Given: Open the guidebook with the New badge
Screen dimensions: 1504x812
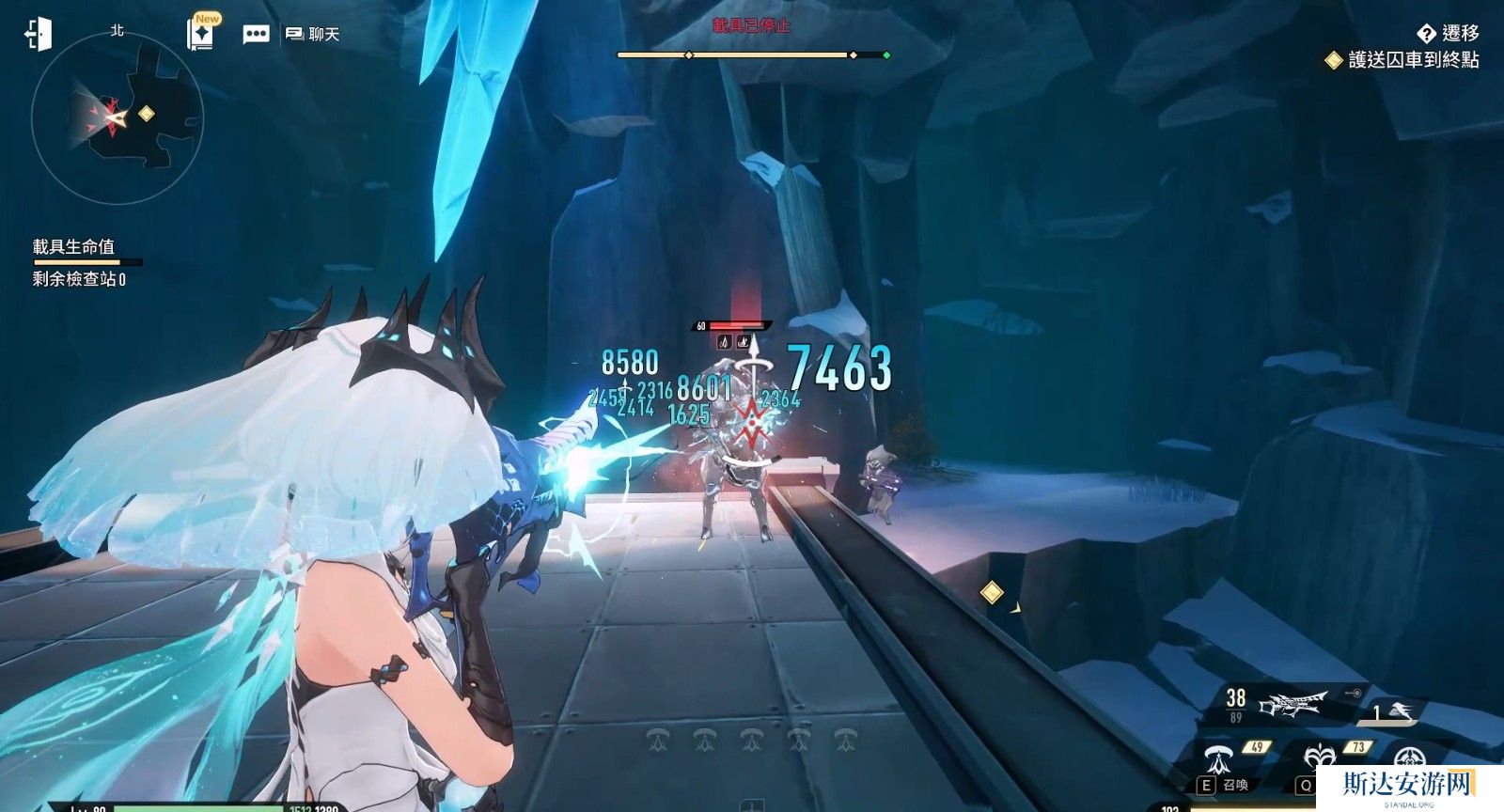Looking at the screenshot, I should pos(200,34).
